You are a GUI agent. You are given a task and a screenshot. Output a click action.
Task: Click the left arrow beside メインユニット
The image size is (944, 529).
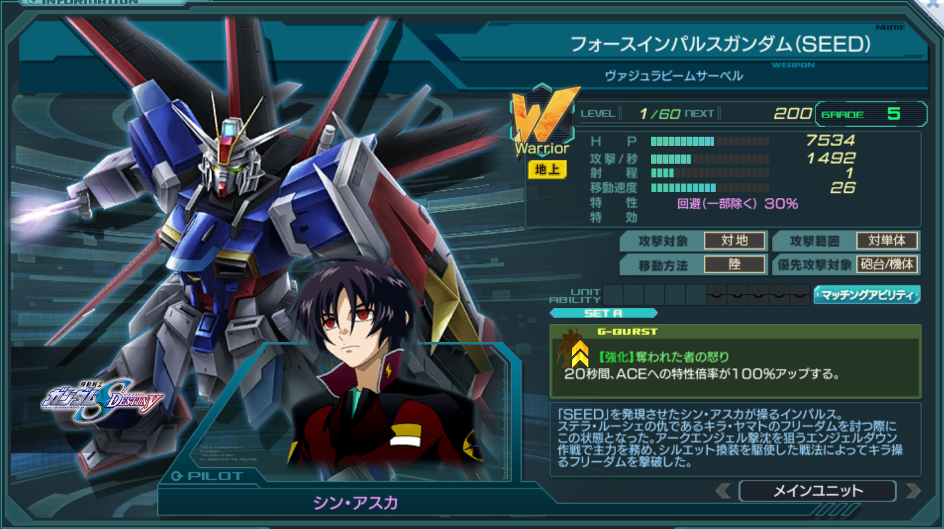[x=723, y=491]
